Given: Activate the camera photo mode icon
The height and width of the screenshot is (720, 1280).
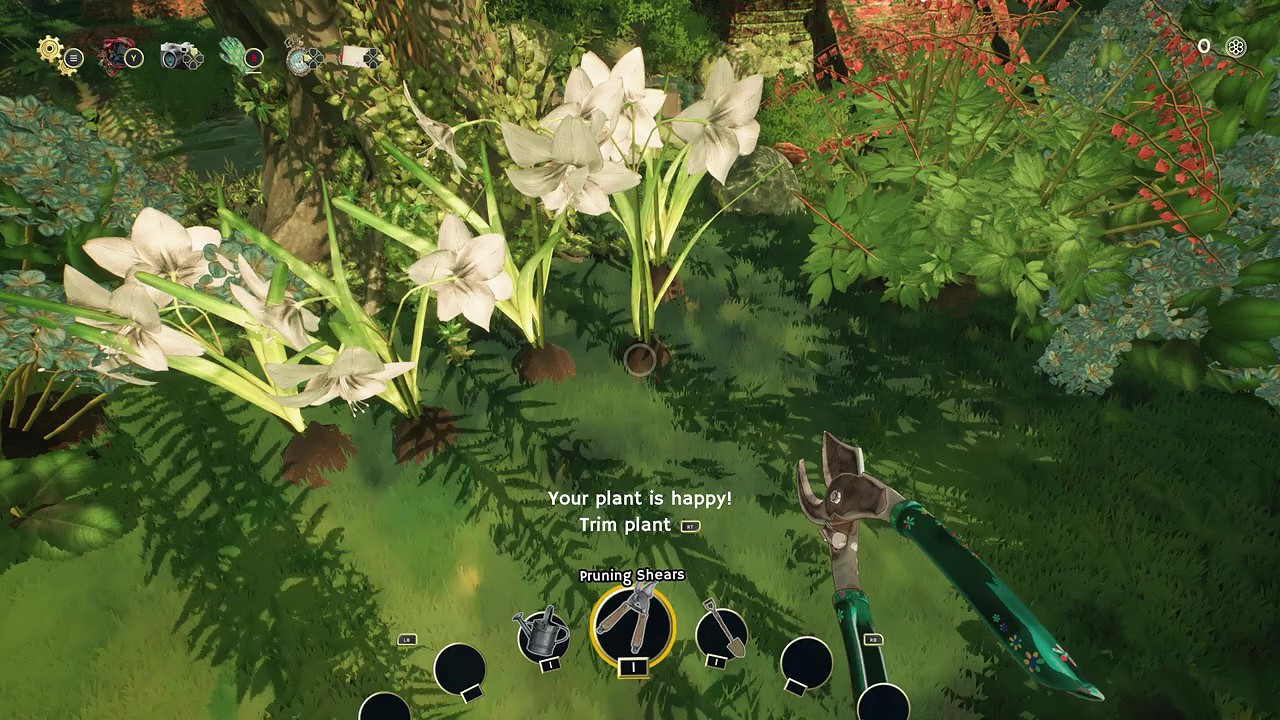Looking at the screenshot, I should coord(173,55).
